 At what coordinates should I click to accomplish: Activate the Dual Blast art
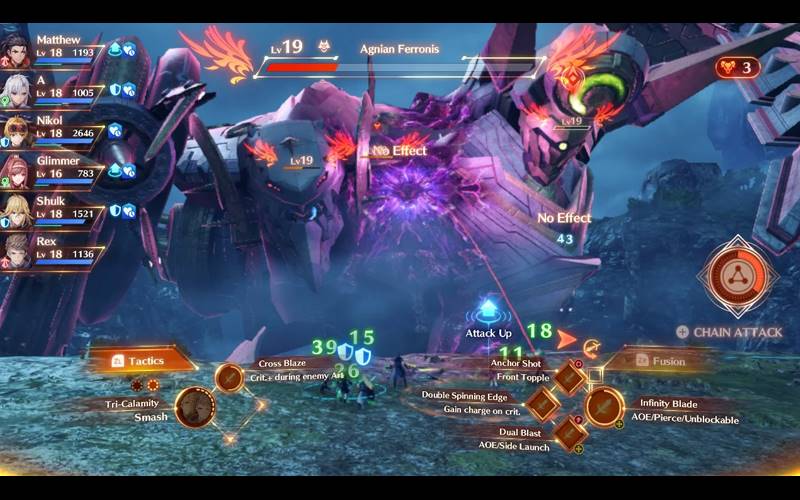pyautogui.click(x=569, y=432)
